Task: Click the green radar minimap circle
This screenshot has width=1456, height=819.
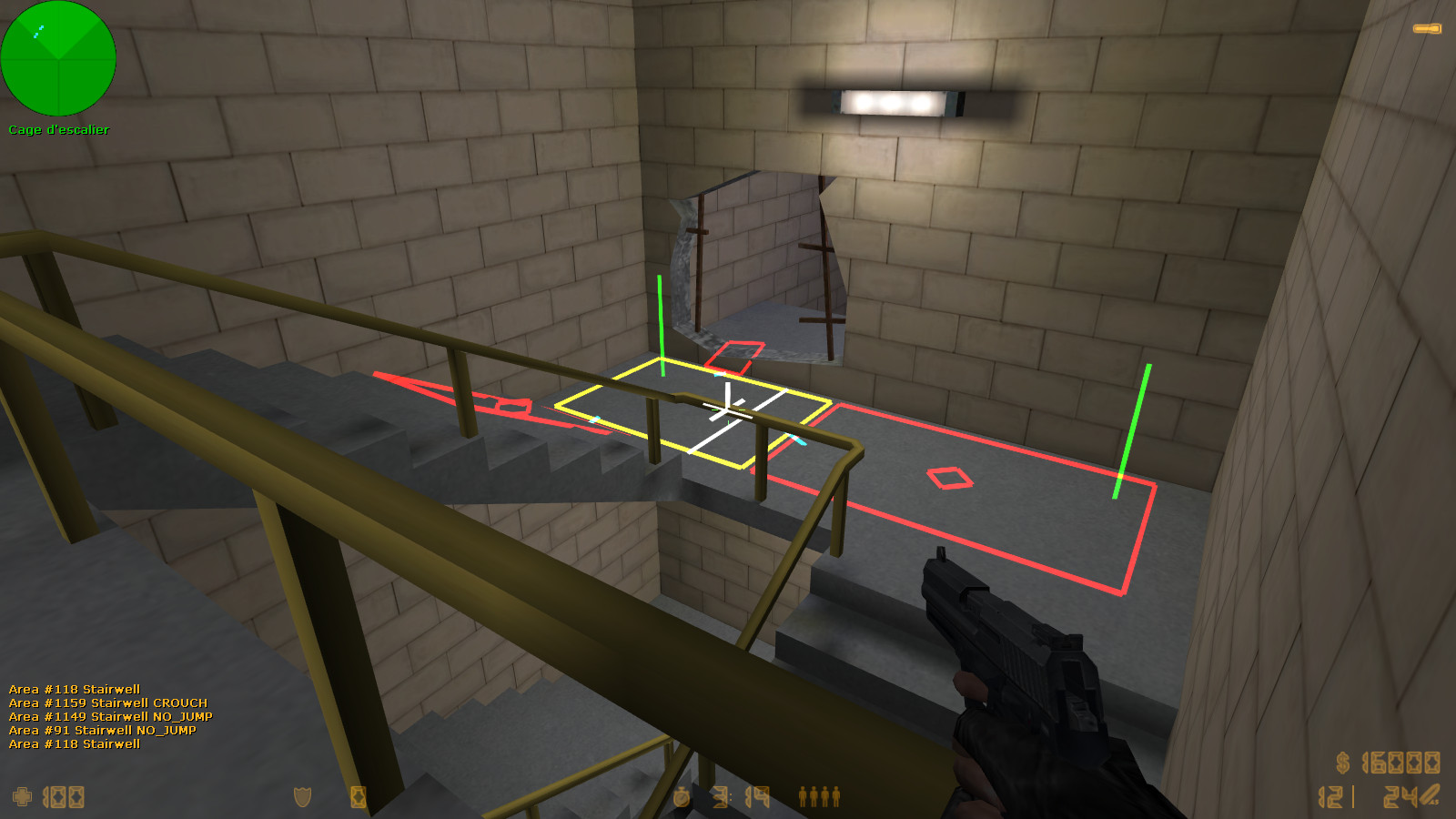Action: click(x=59, y=59)
